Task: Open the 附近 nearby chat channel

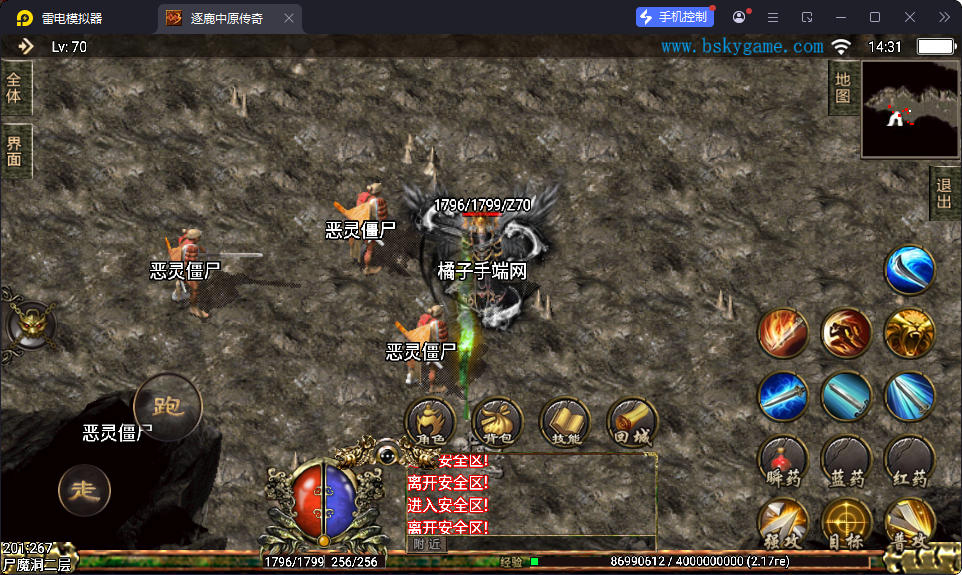Action: tap(427, 544)
